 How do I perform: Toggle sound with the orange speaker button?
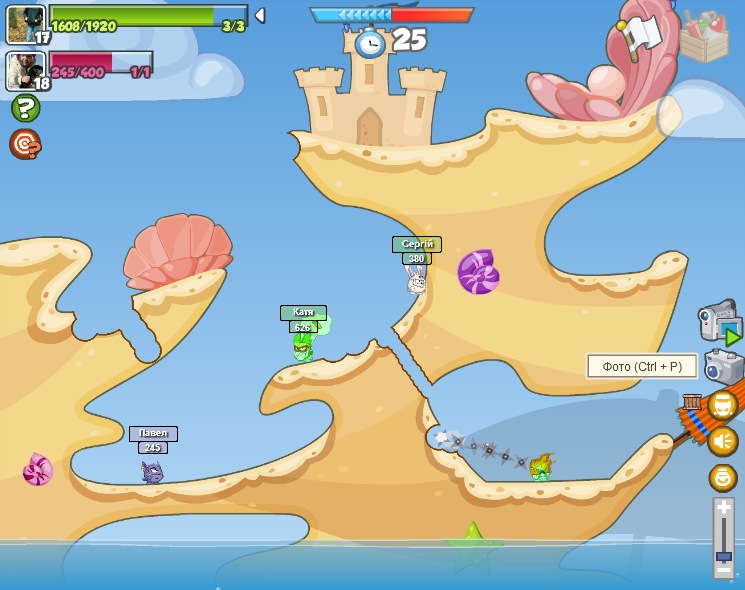(722, 441)
